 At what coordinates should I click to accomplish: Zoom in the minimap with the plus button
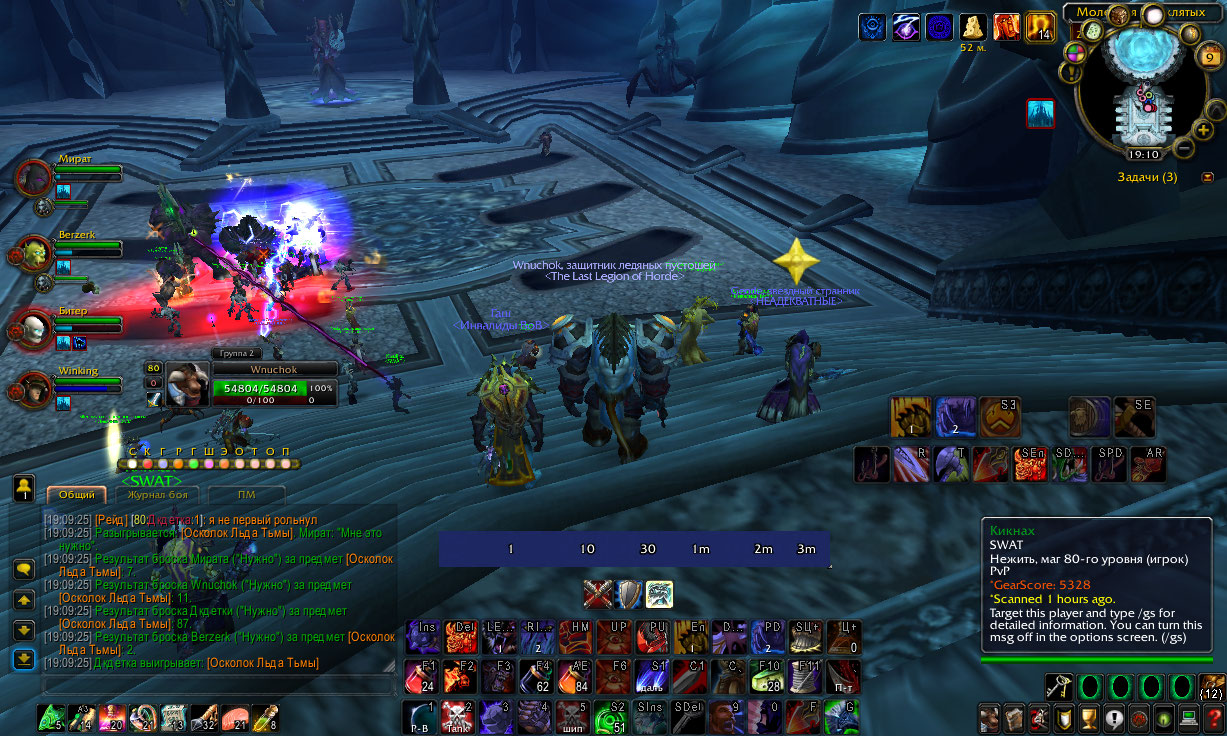[x=1203, y=129]
